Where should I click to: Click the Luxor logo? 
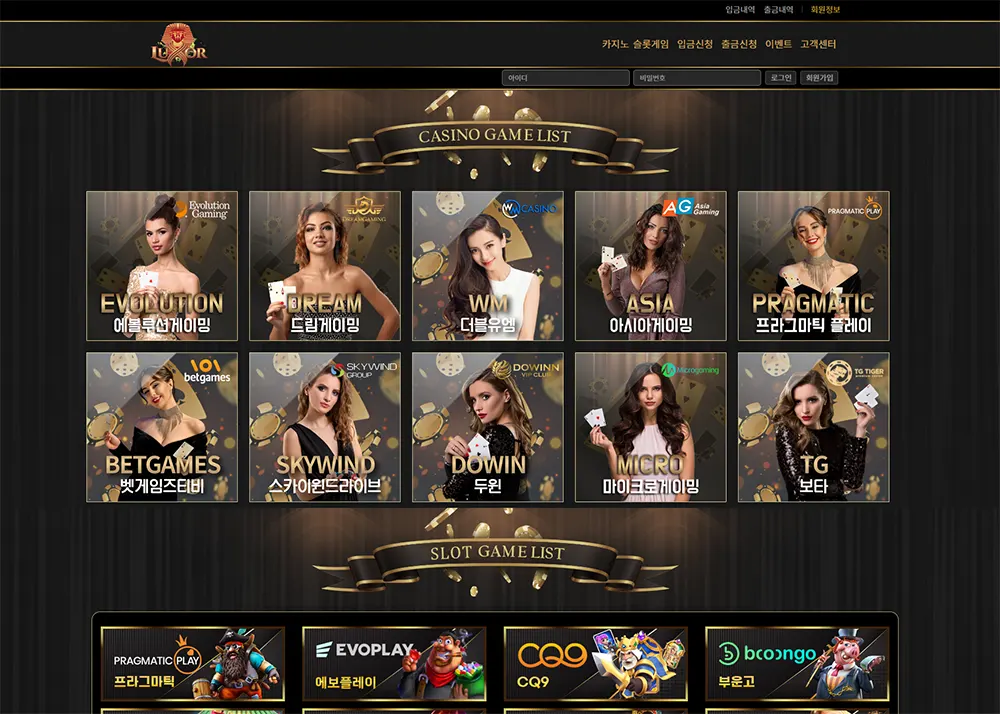tap(179, 46)
